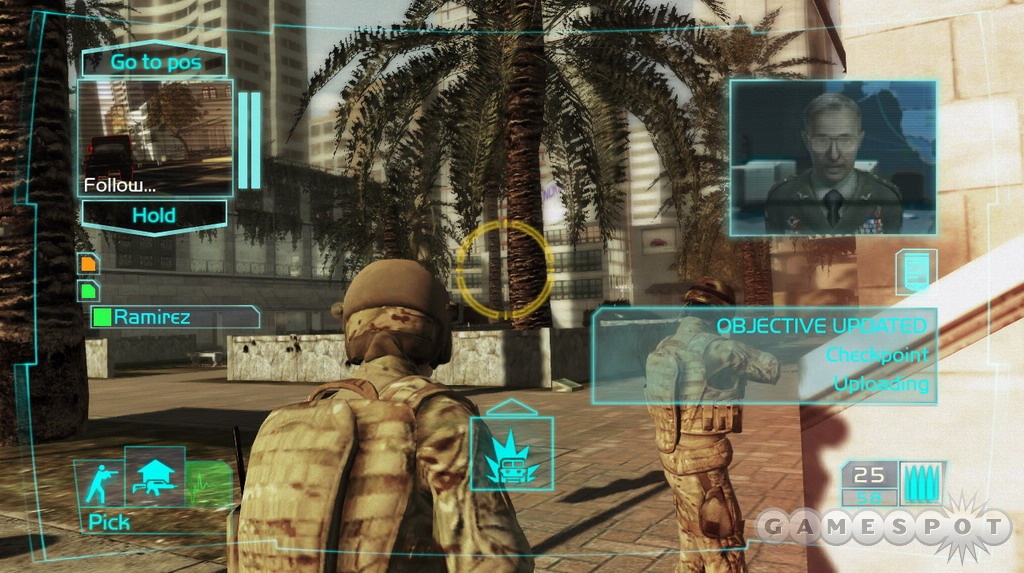Activate the exploding vehicle target icon

(x=512, y=453)
